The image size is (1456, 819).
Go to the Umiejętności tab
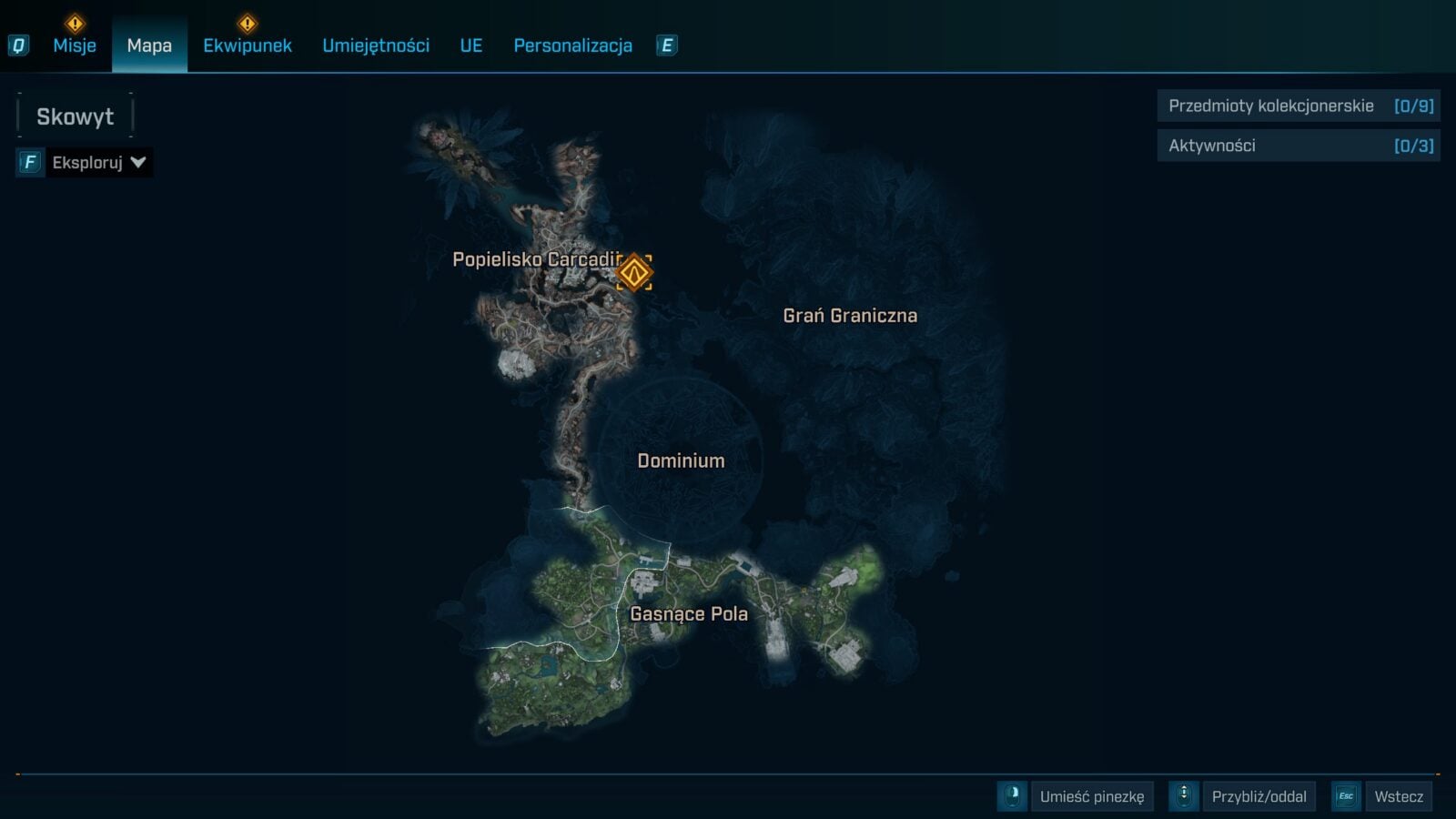pos(376,45)
